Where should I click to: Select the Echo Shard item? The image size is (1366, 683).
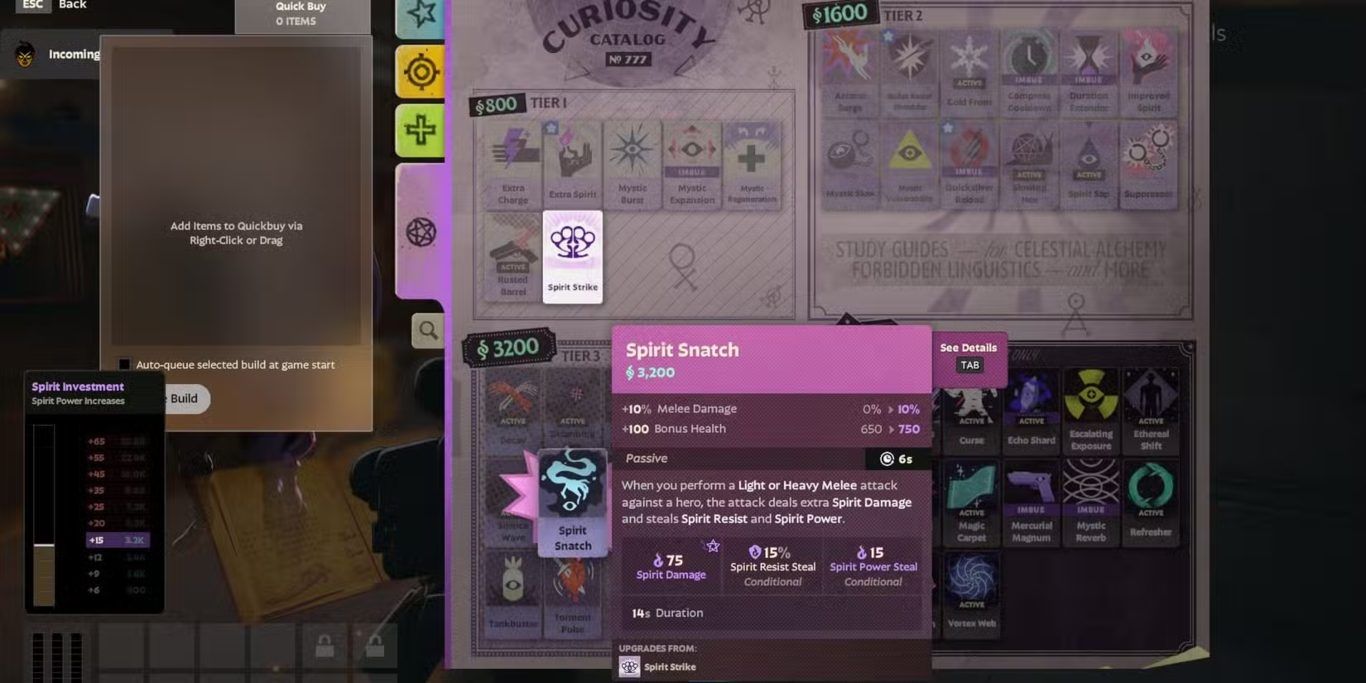pos(1031,407)
